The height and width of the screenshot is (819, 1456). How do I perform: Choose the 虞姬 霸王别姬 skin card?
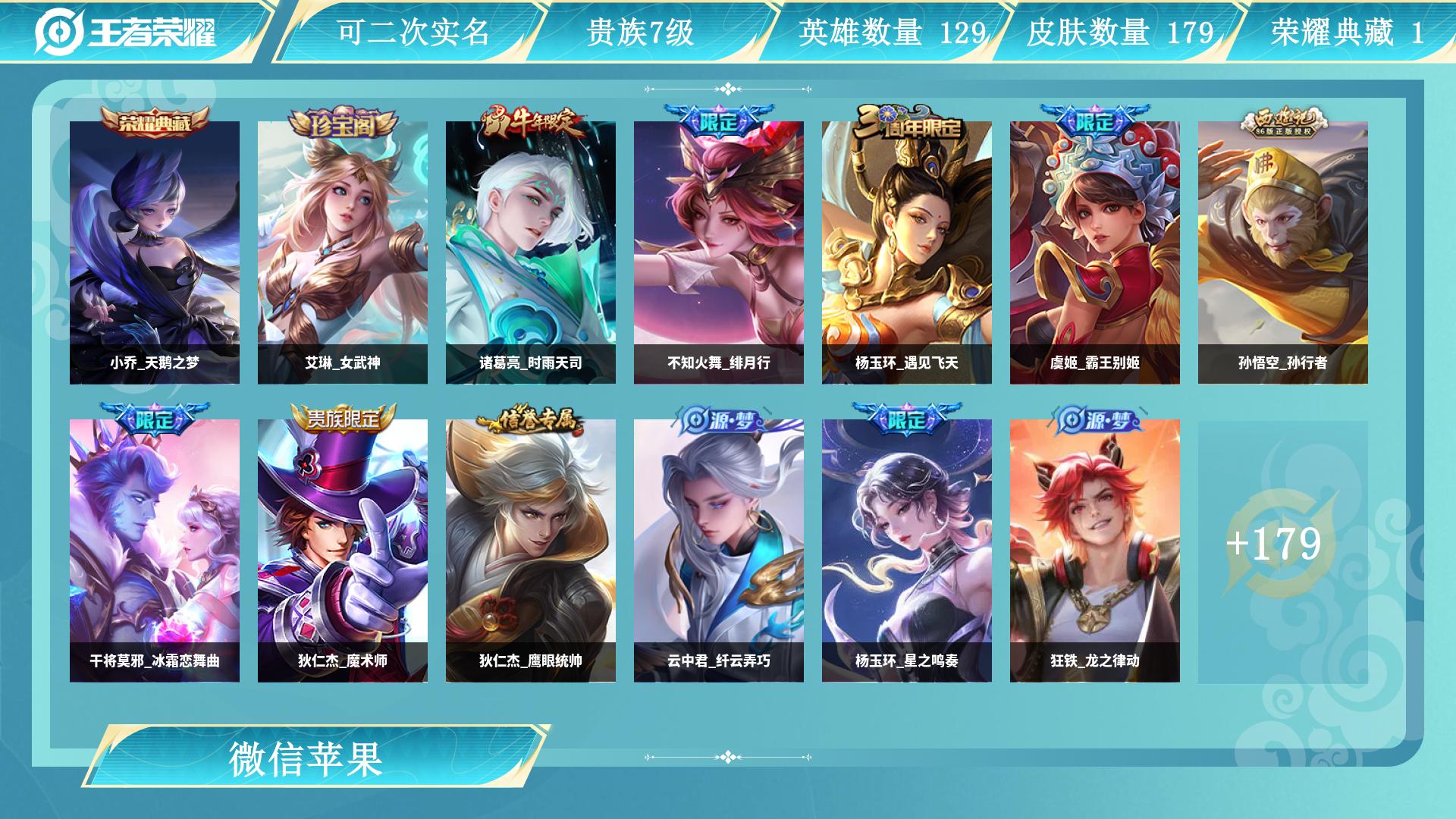click(x=1095, y=253)
